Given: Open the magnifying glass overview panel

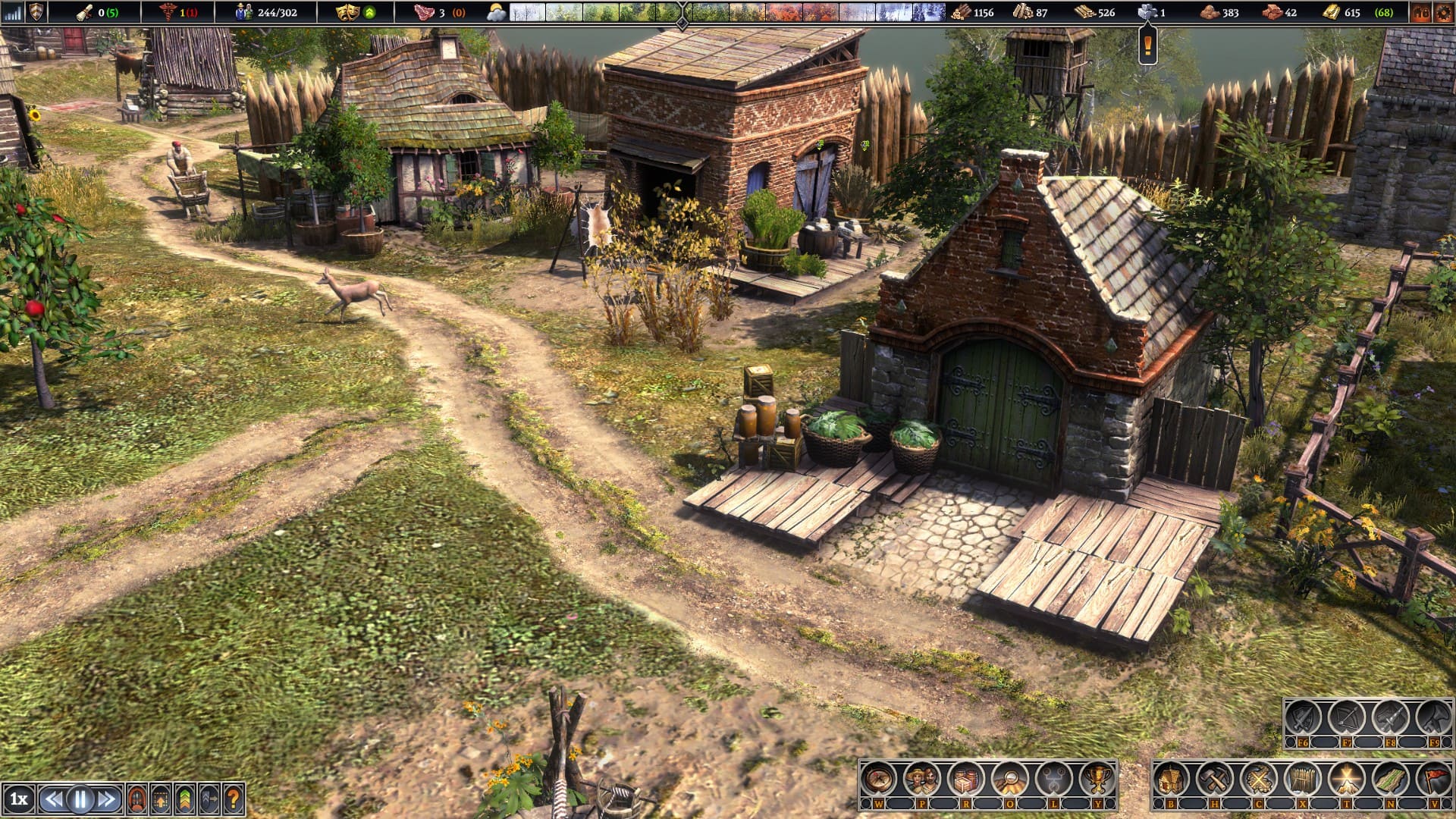Looking at the screenshot, I should coord(1010,779).
